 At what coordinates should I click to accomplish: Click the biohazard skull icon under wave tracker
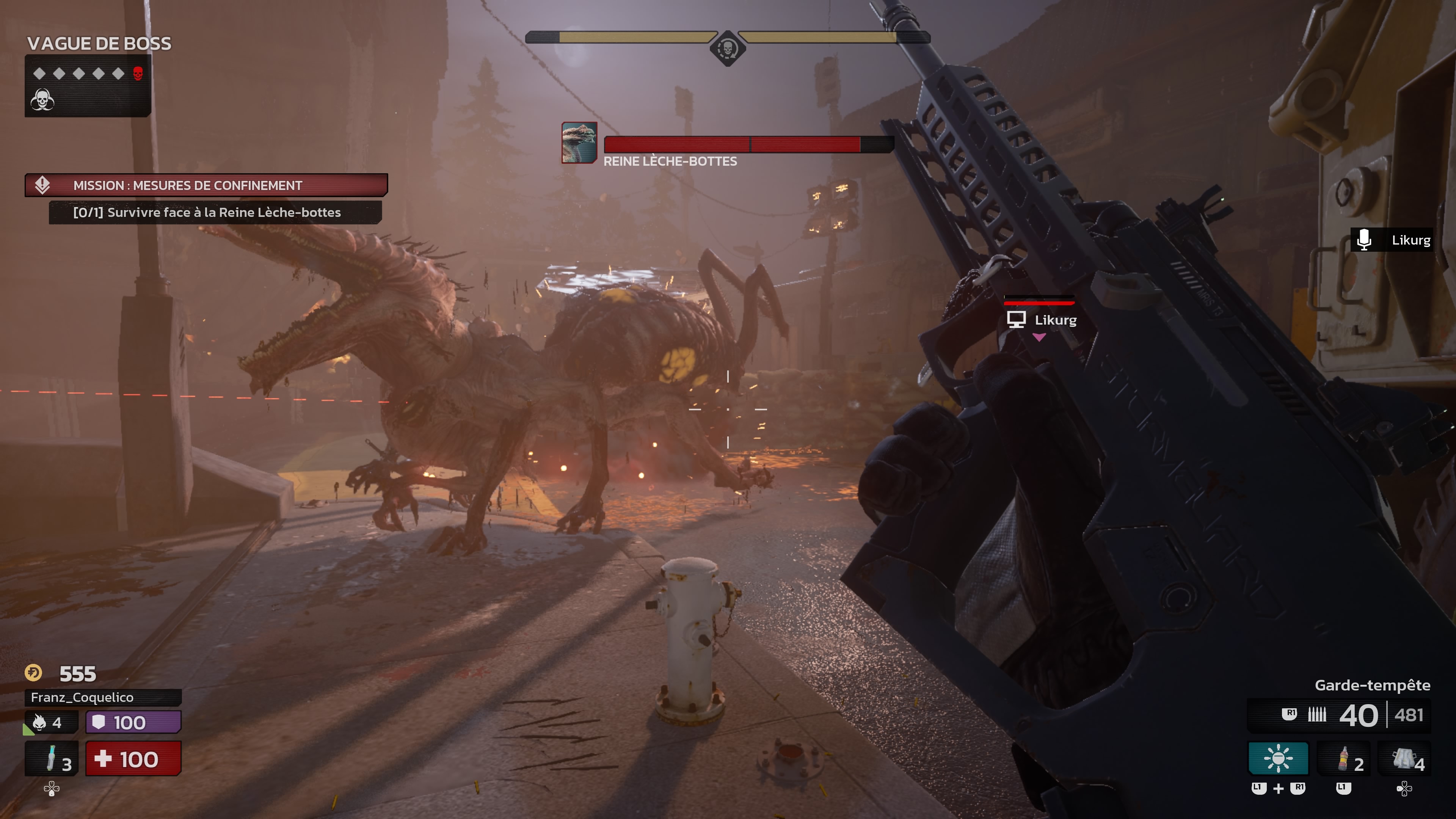42,100
